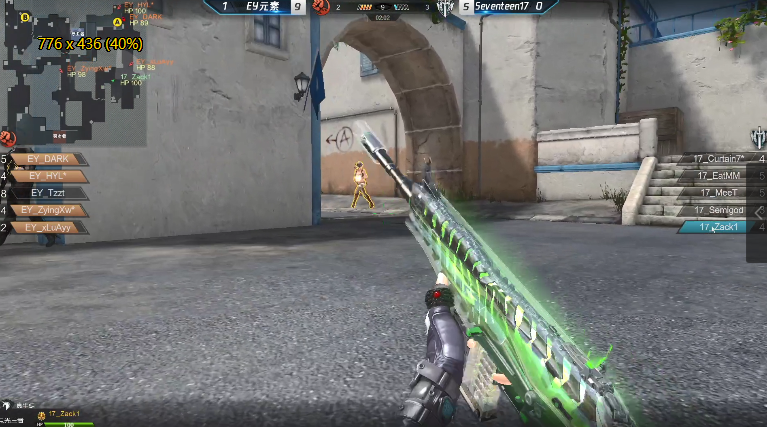Select player 17_EatMM

coord(714,176)
